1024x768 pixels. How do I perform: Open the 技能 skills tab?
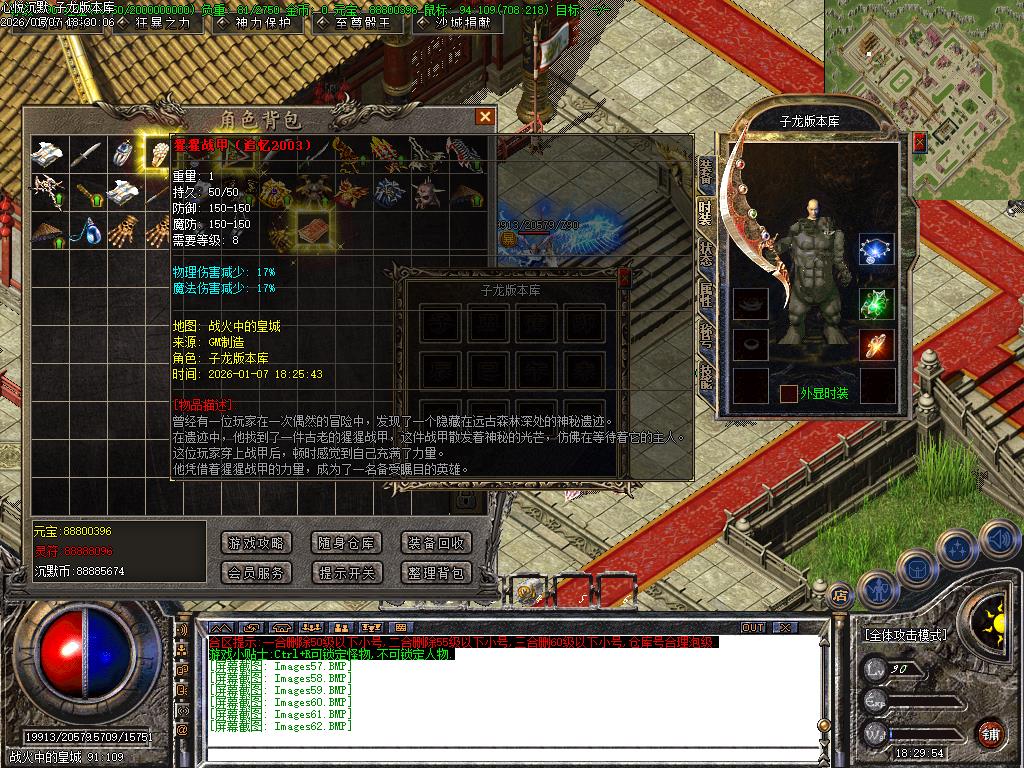pyautogui.click(x=706, y=376)
